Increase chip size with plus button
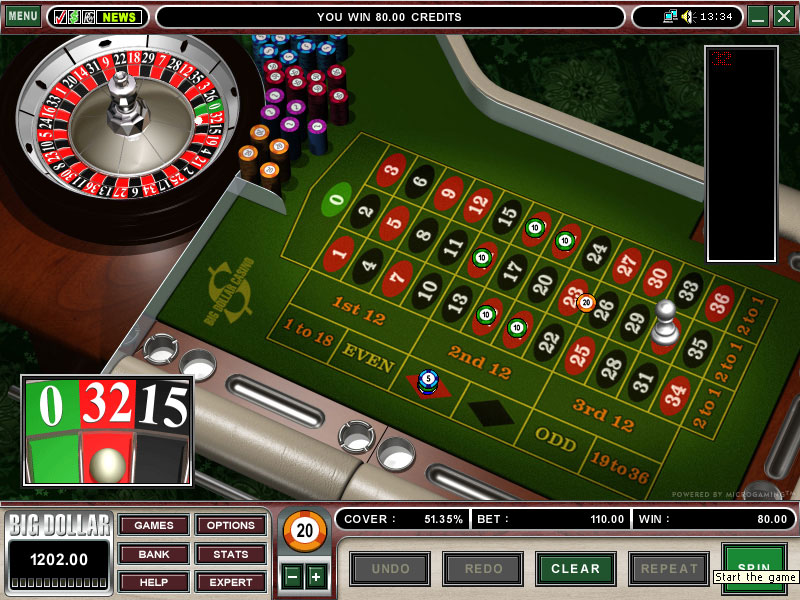 (316, 576)
